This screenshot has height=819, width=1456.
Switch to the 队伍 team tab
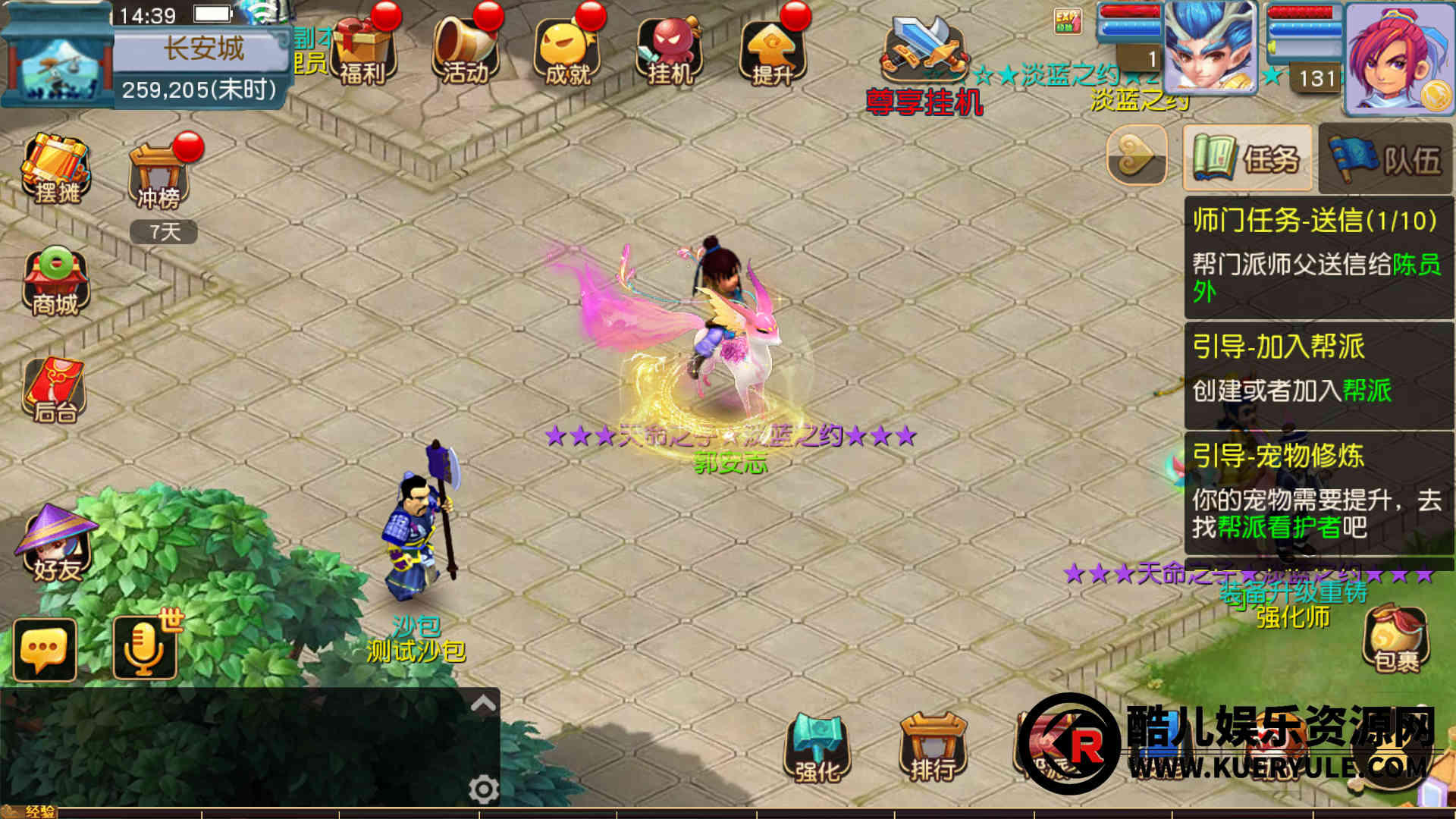point(1386,159)
